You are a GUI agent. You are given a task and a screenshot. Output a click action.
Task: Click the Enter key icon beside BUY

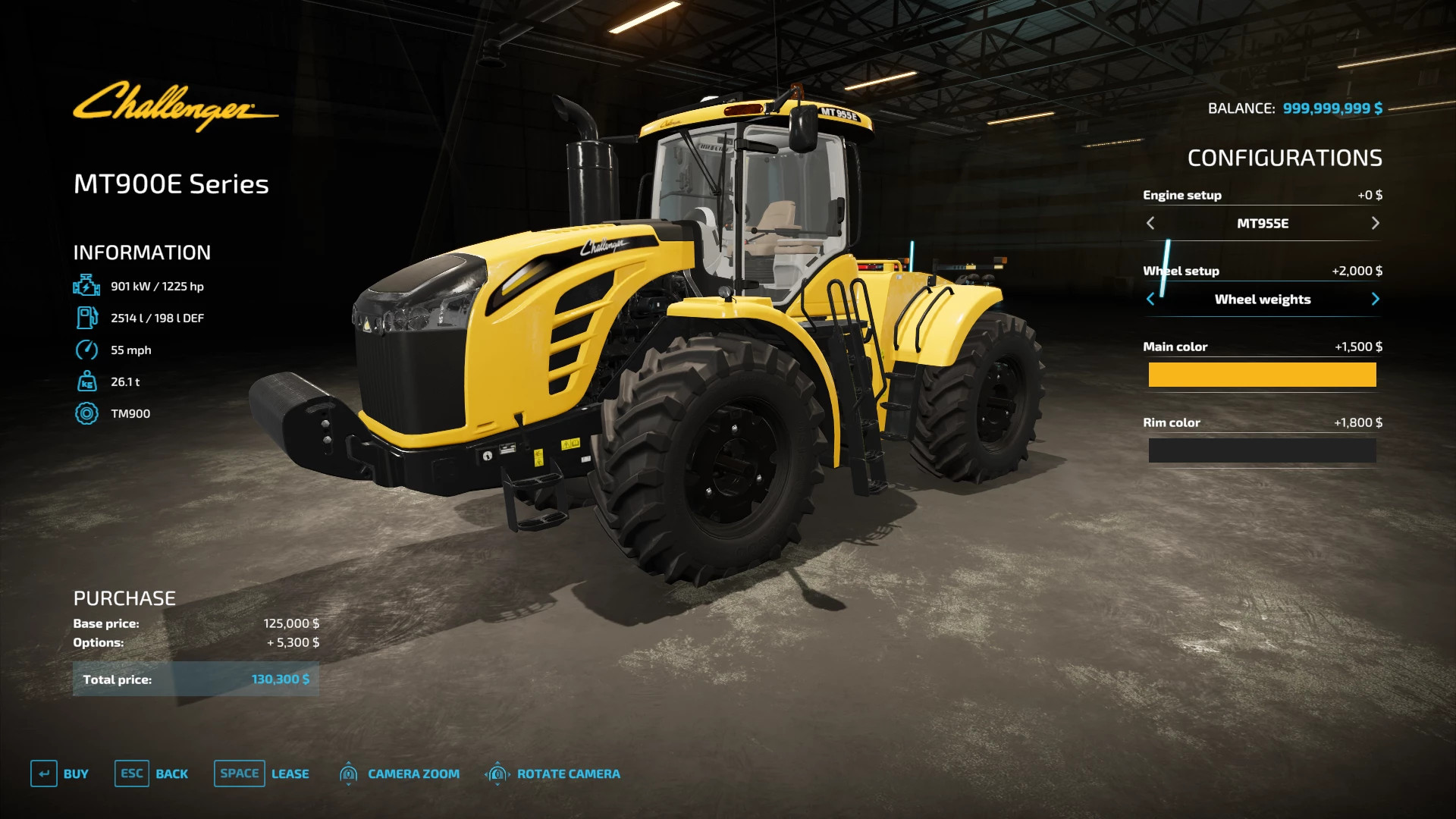(45, 773)
